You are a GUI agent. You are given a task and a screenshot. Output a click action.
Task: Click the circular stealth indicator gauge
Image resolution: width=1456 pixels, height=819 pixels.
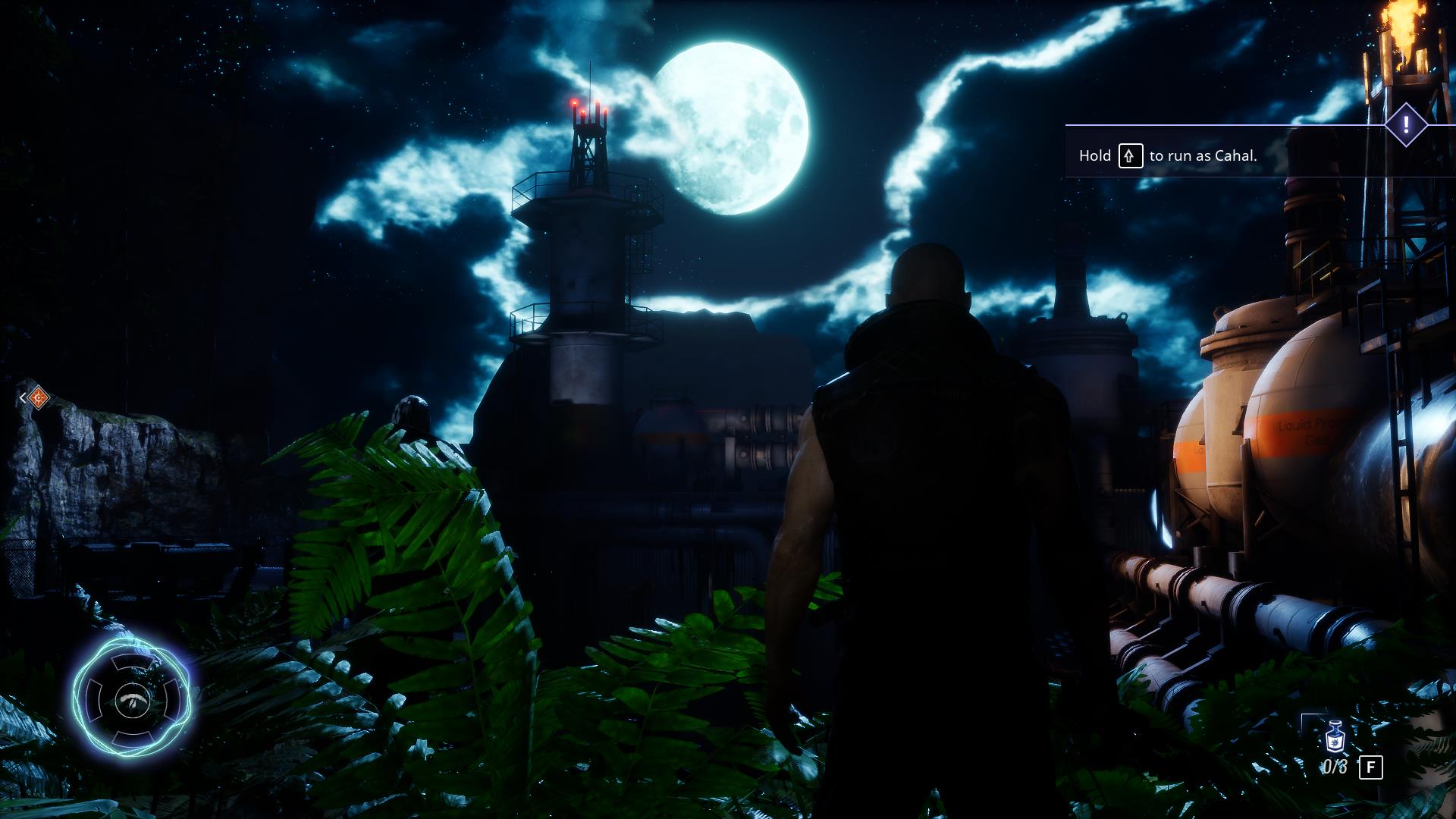pos(133,699)
